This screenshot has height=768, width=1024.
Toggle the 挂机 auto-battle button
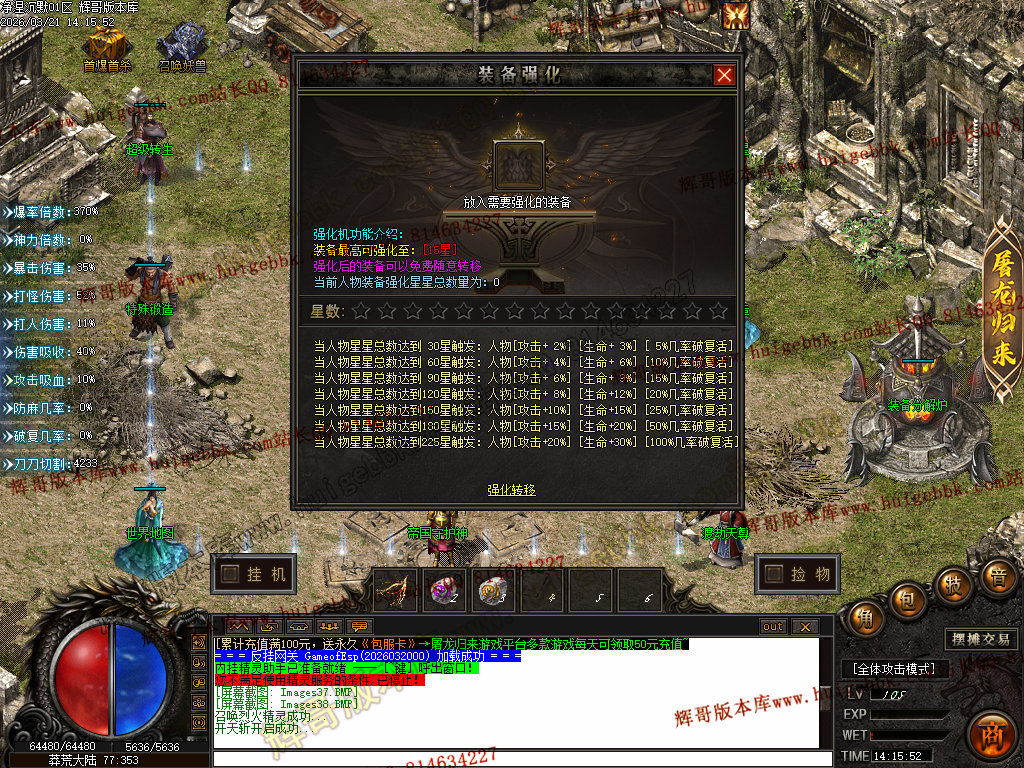255,574
